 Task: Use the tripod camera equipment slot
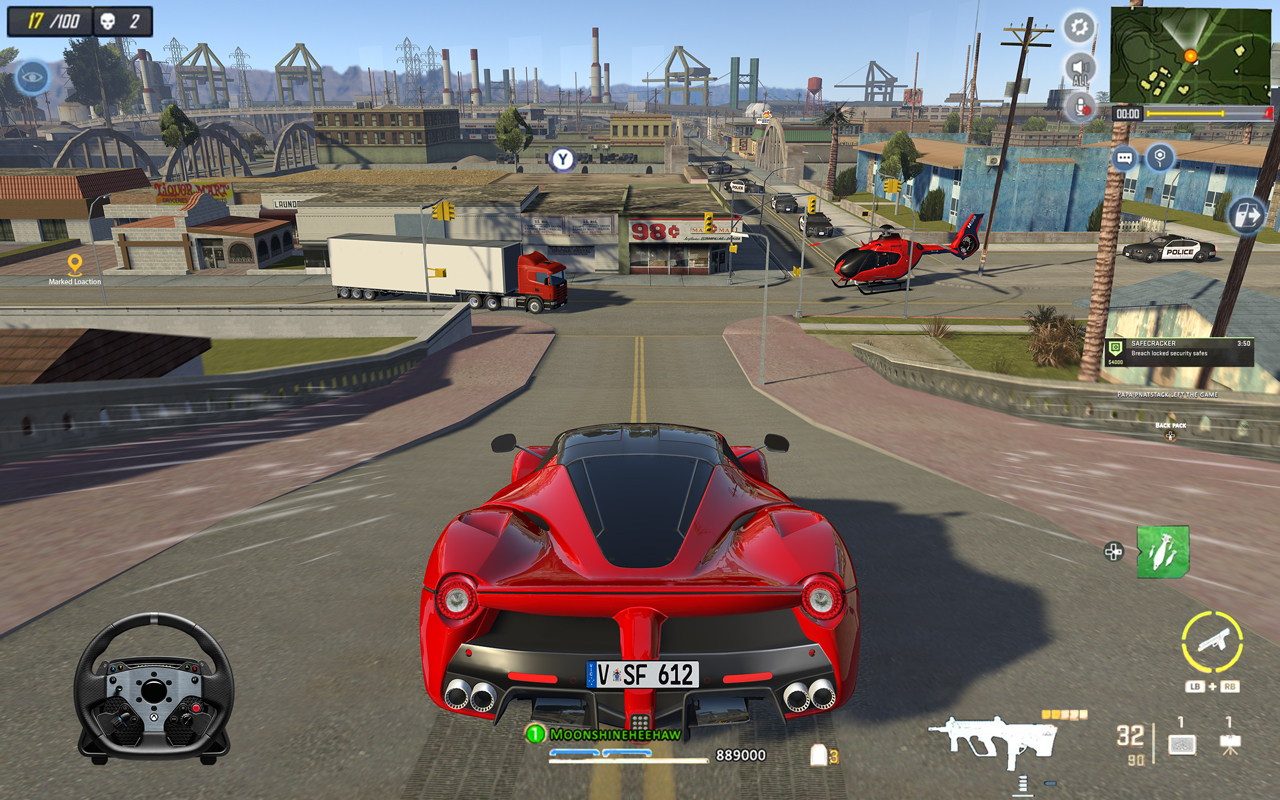tap(1229, 744)
